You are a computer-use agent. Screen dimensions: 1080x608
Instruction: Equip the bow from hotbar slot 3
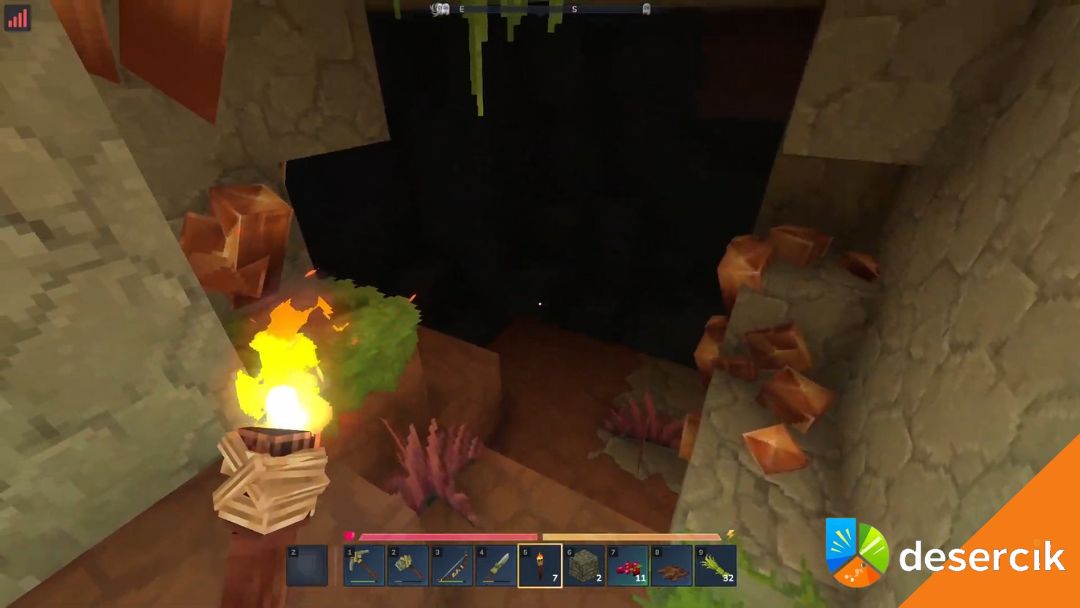pos(452,565)
